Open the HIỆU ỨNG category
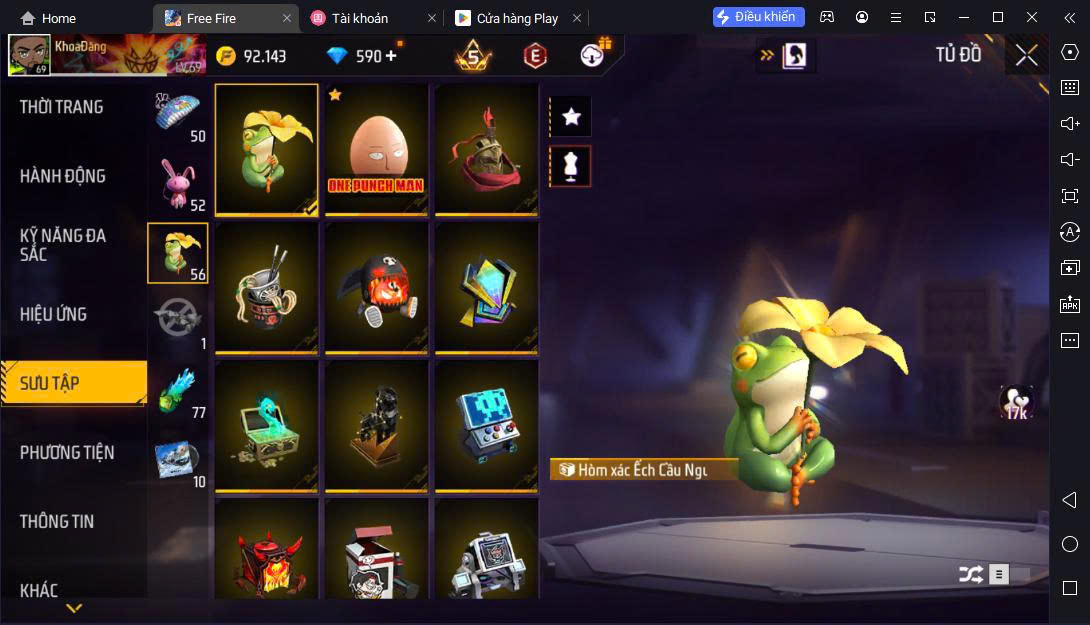Screen dimensions: 1090x625 point(54,314)
